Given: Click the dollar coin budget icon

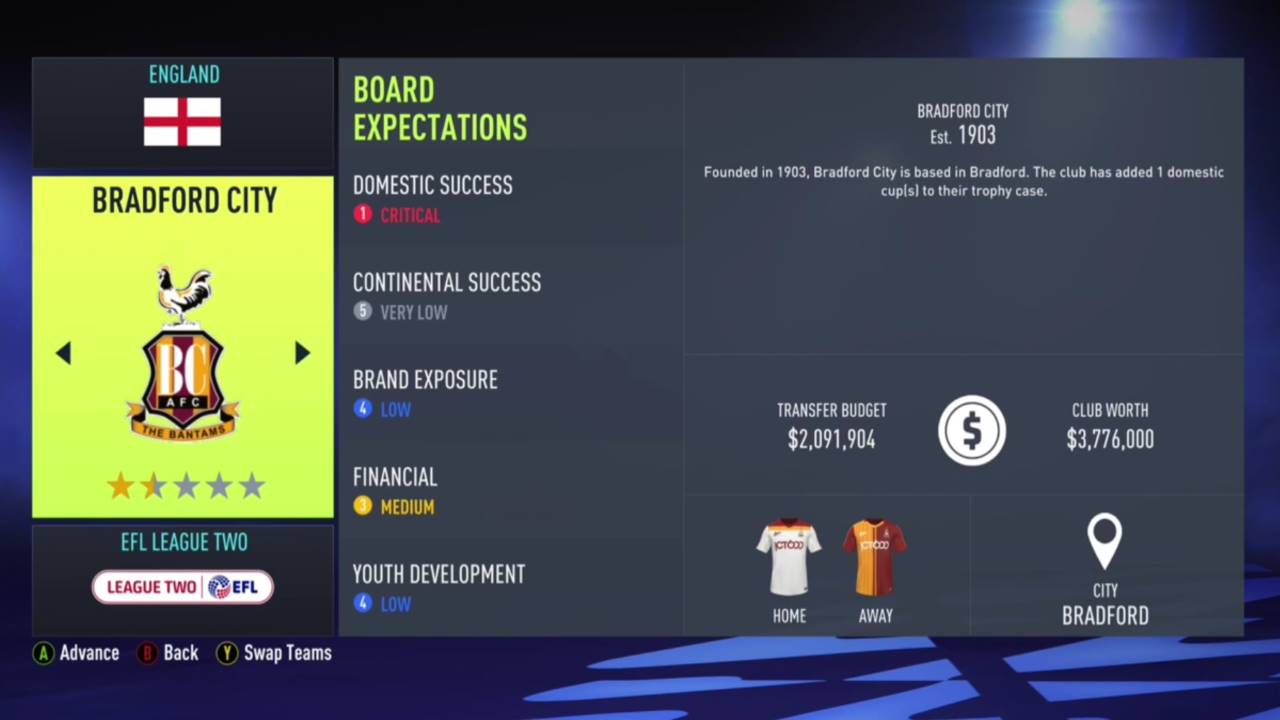Looking at the screenshot, I should tap(971, 430).
